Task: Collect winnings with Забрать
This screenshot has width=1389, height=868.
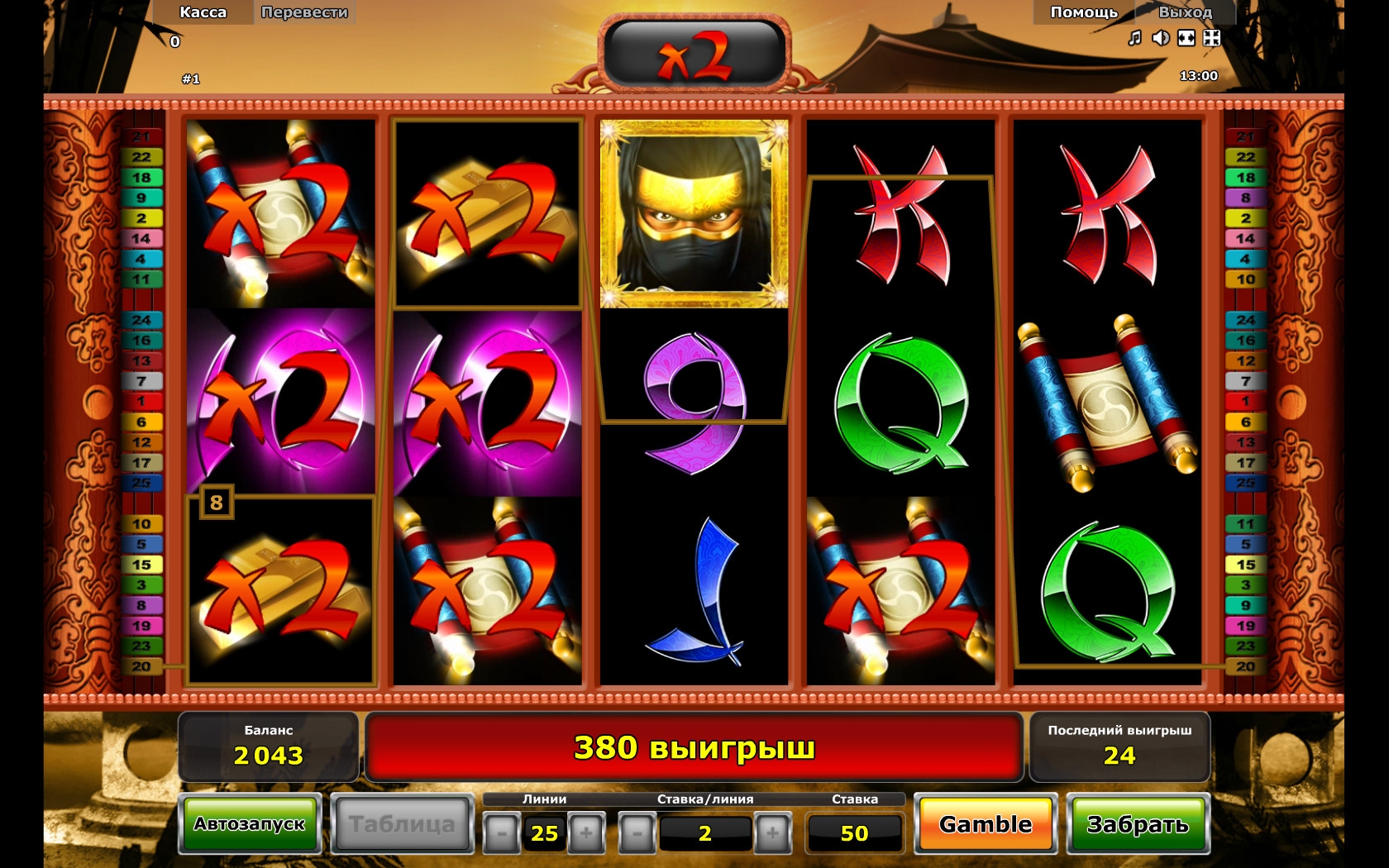Action: point(1138,824)
